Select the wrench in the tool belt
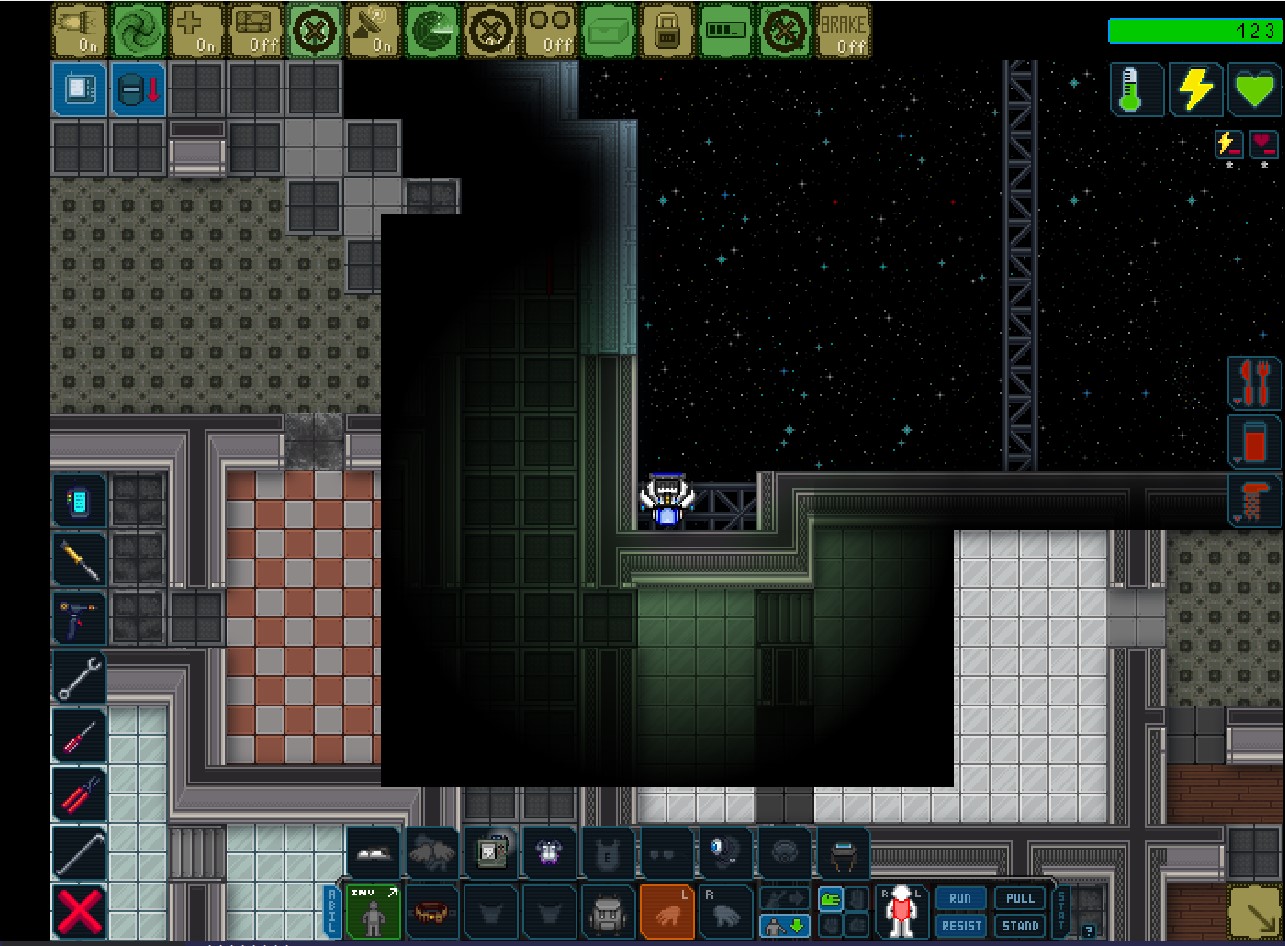Screen dimensions: 1285x946 coord(80,677)
